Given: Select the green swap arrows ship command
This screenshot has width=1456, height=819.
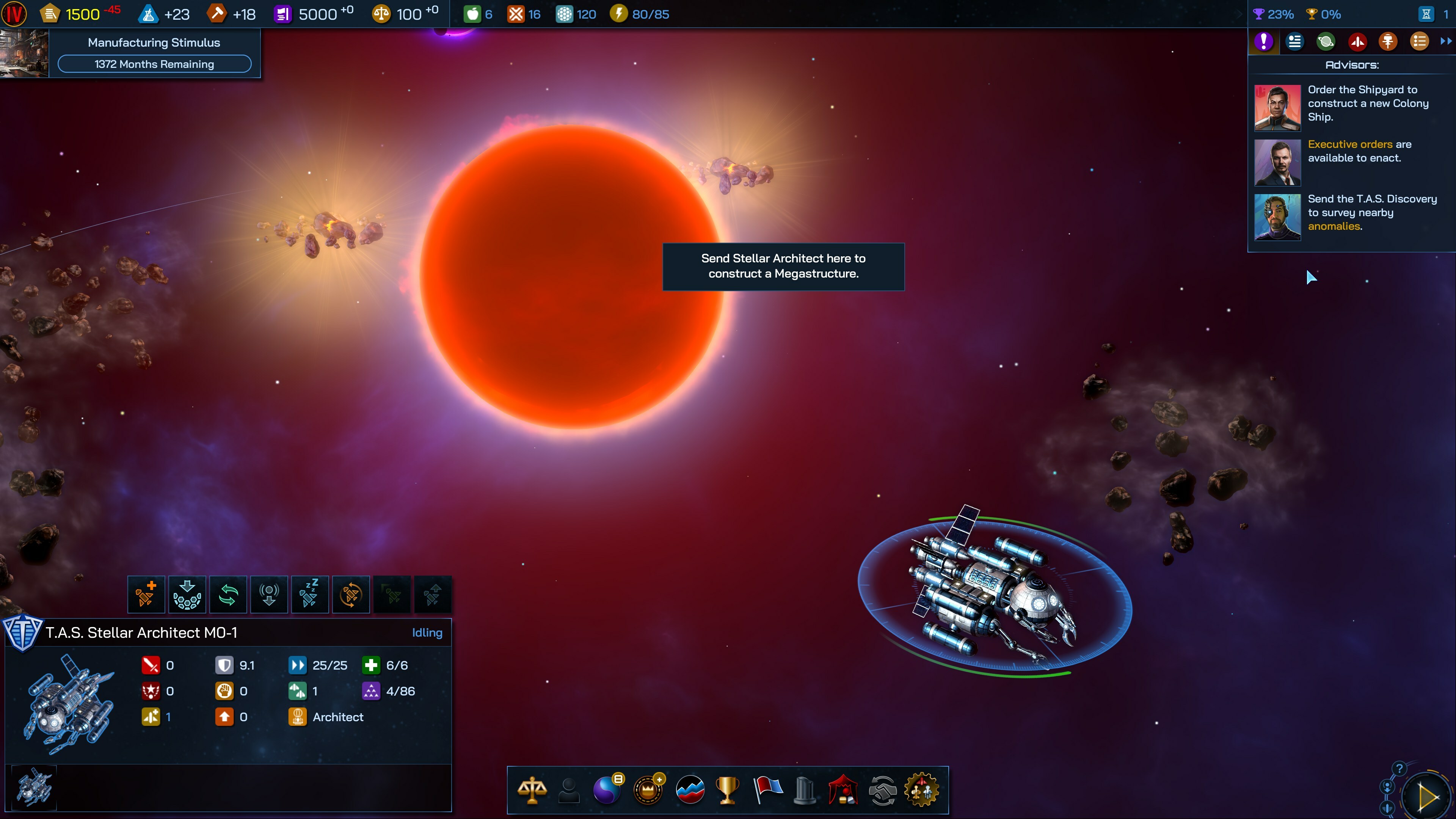Looking at the screenshot, I should (x=228, y=594).
